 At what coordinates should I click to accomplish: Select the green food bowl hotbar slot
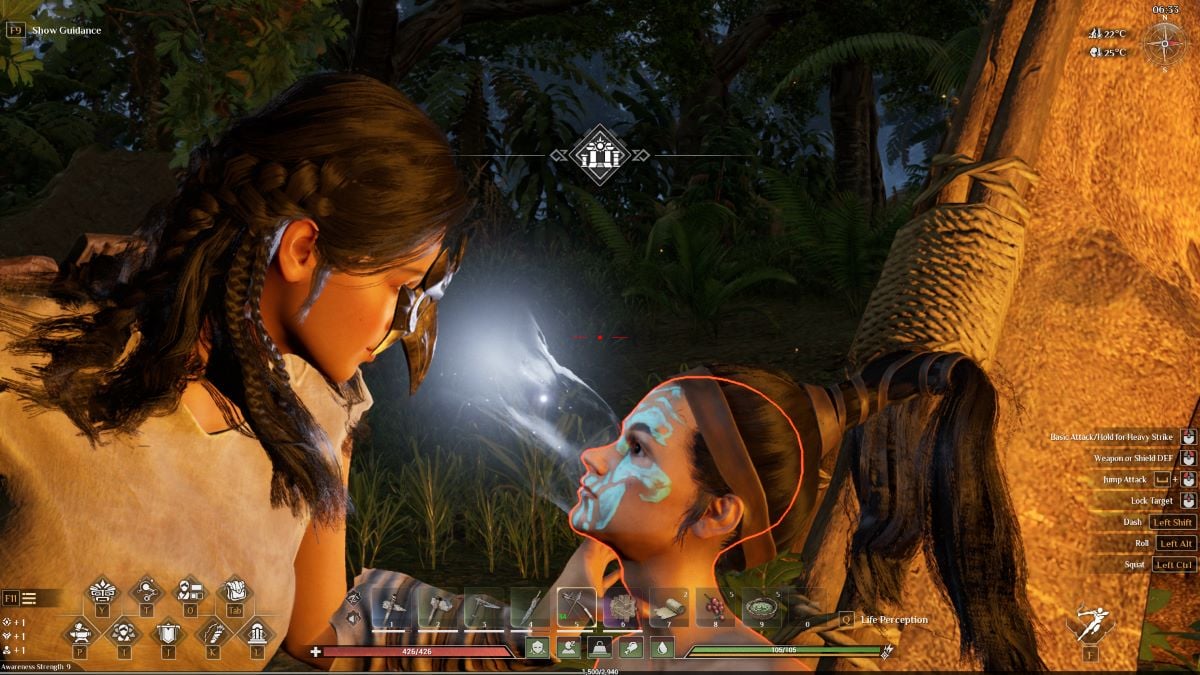[762, 607]
